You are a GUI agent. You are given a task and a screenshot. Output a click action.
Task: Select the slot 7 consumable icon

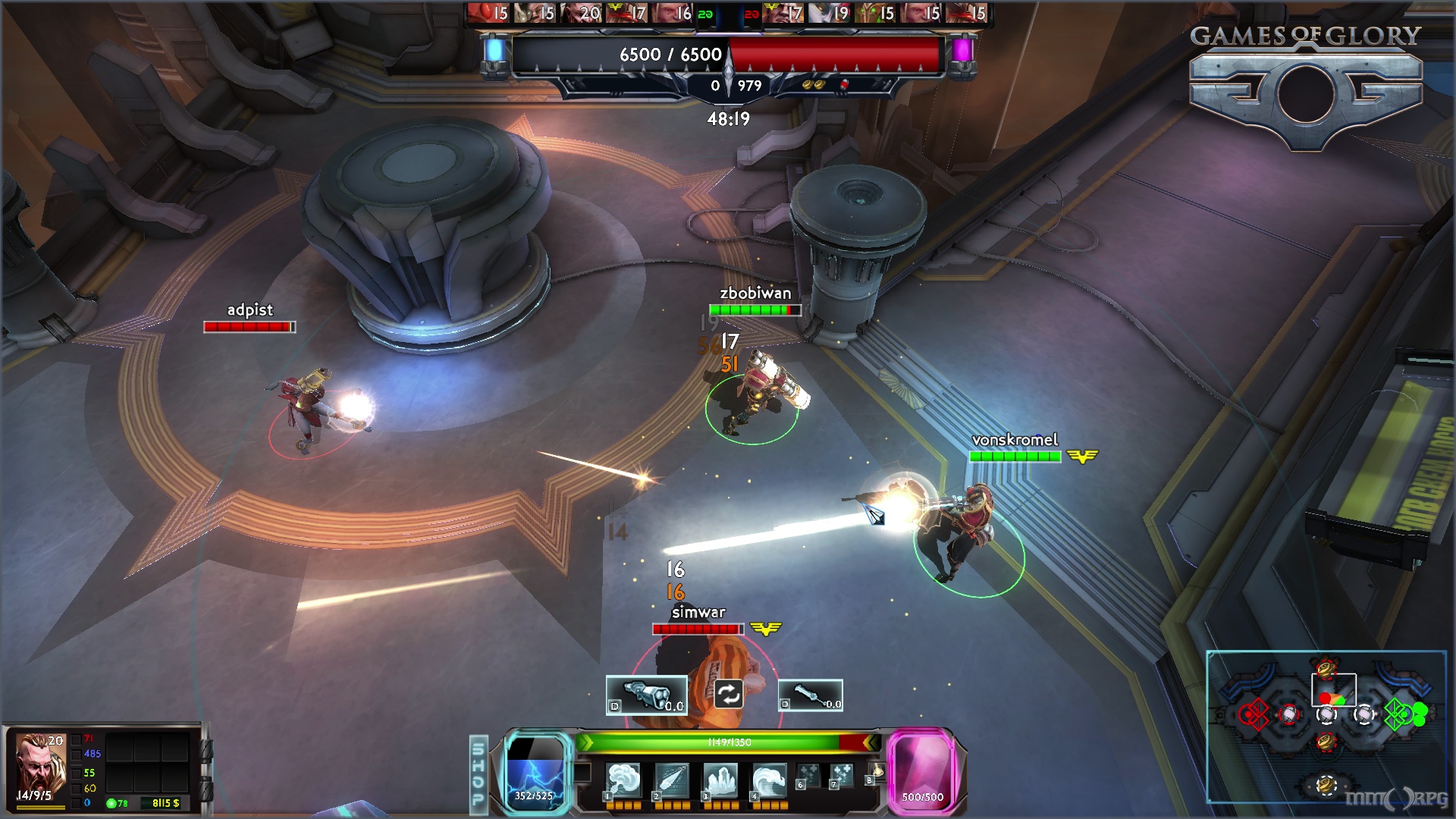point(841,776)
